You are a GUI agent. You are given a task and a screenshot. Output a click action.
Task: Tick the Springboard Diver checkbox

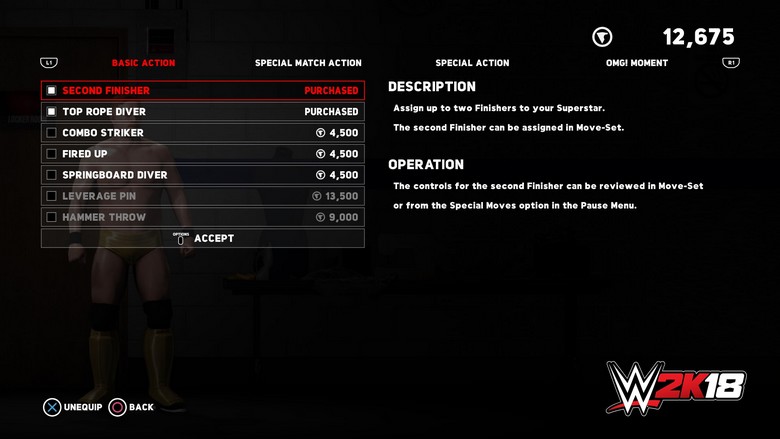[x=52, y=175]
